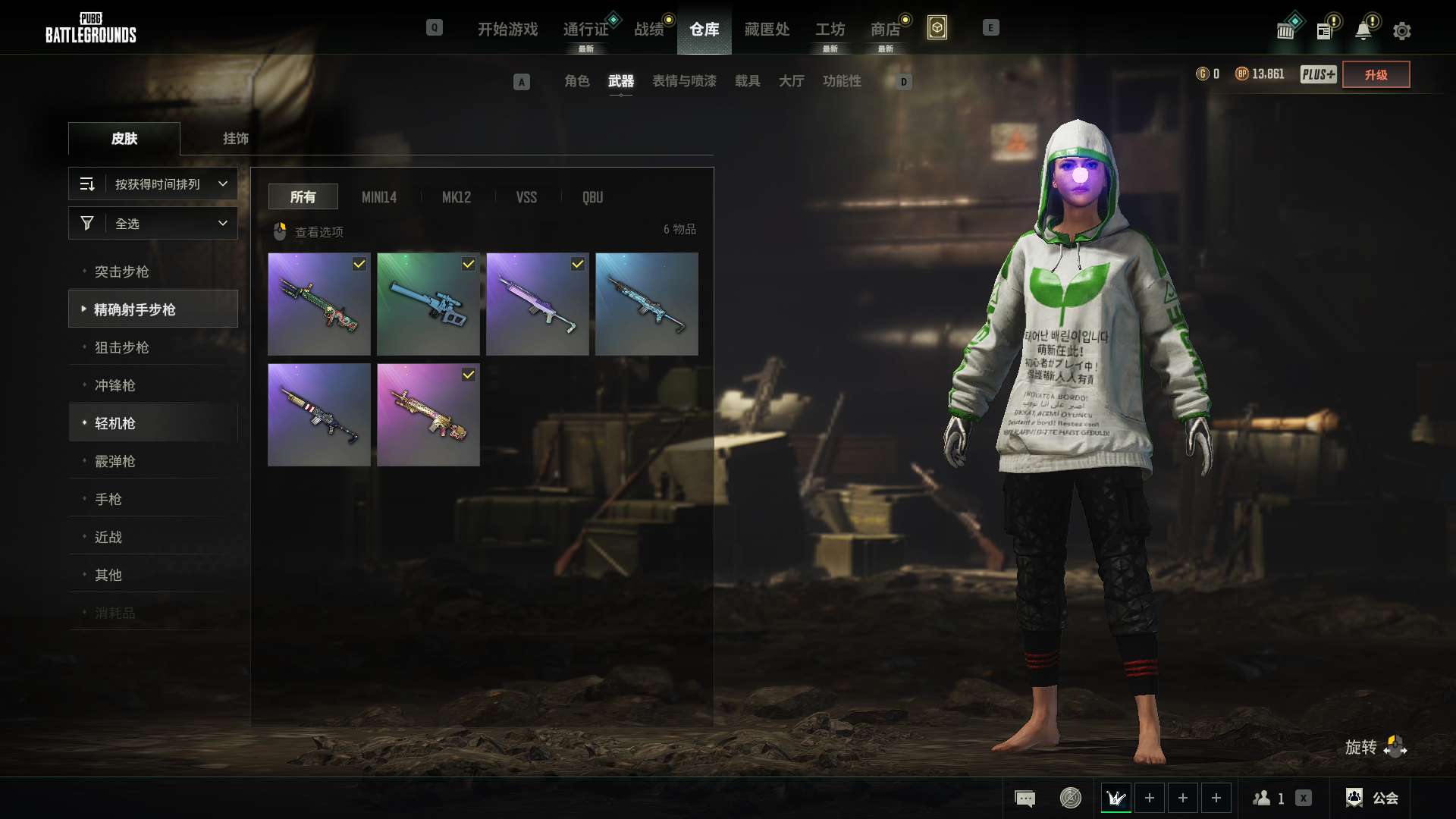Select the 狙击步枪 sniper rifle category
This screenshot has width=1456, height=819.
pyautogui.click(x=122, y=347)
